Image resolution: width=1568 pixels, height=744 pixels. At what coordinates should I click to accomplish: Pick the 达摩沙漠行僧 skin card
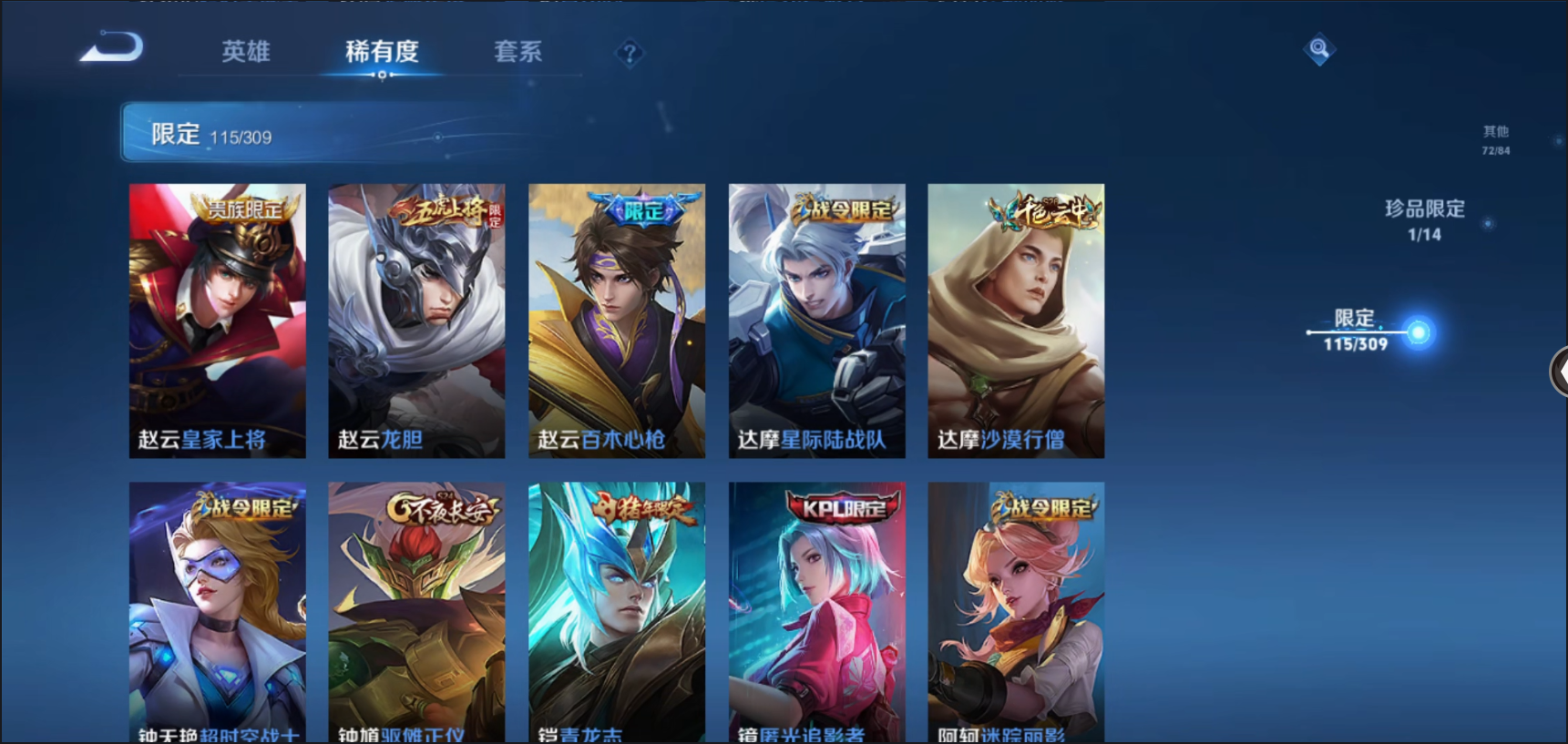click(1016, 320)
